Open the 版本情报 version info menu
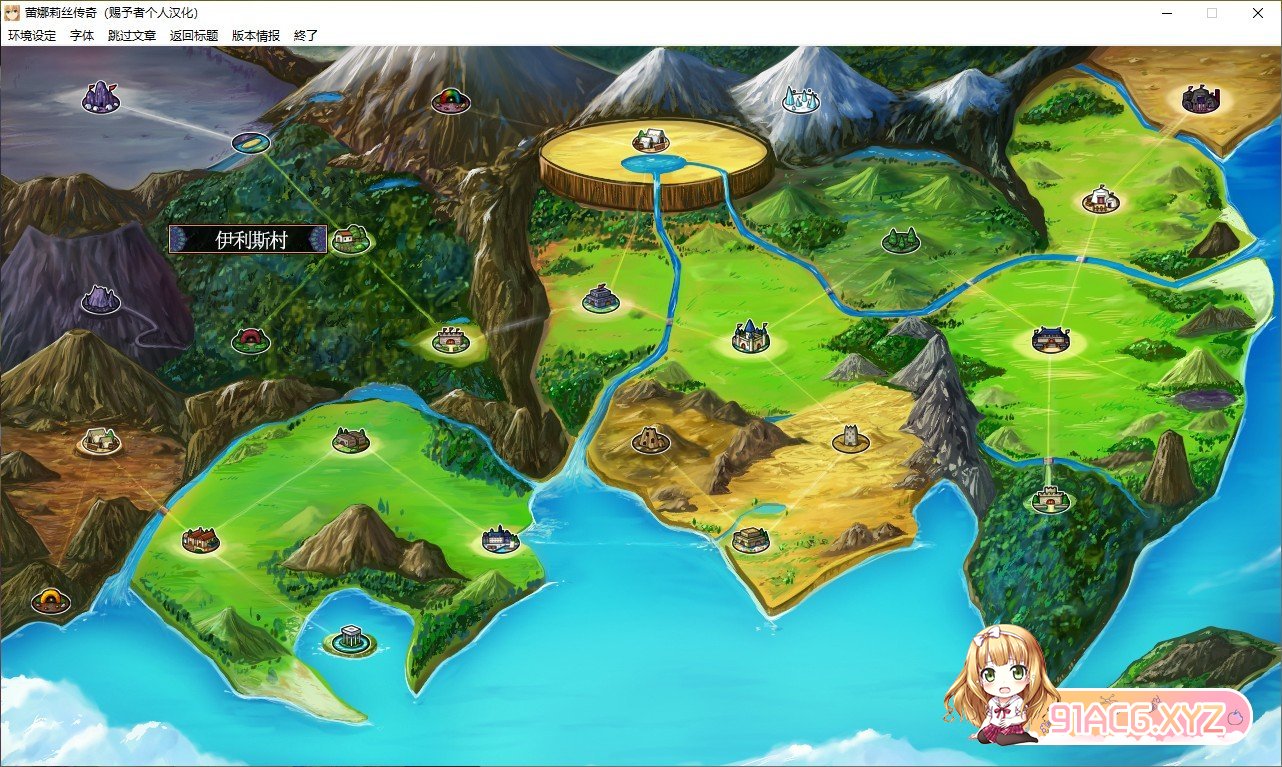The height and width of the screenshot is (767, 1282). [256, 35]
